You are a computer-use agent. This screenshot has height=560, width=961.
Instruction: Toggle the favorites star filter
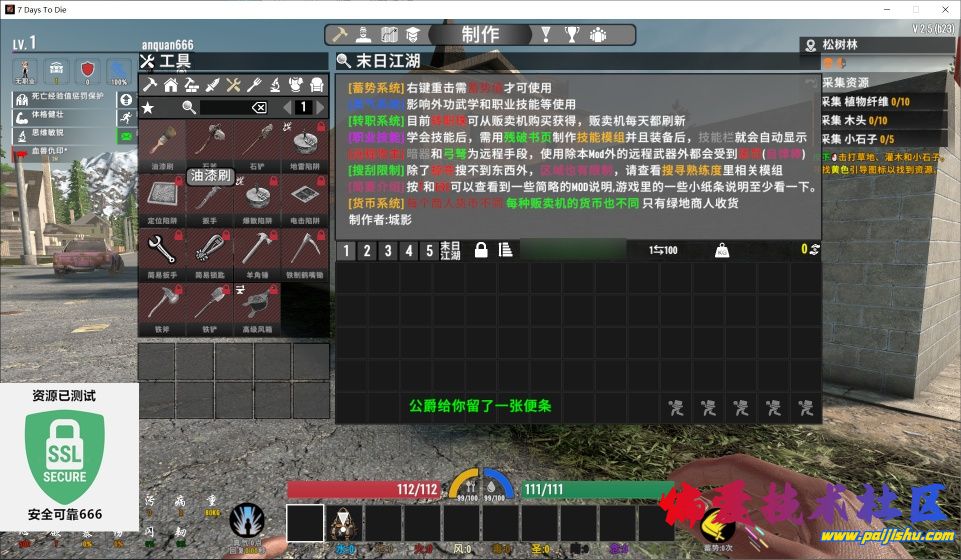pyautogui.click(x=148, y=107)
